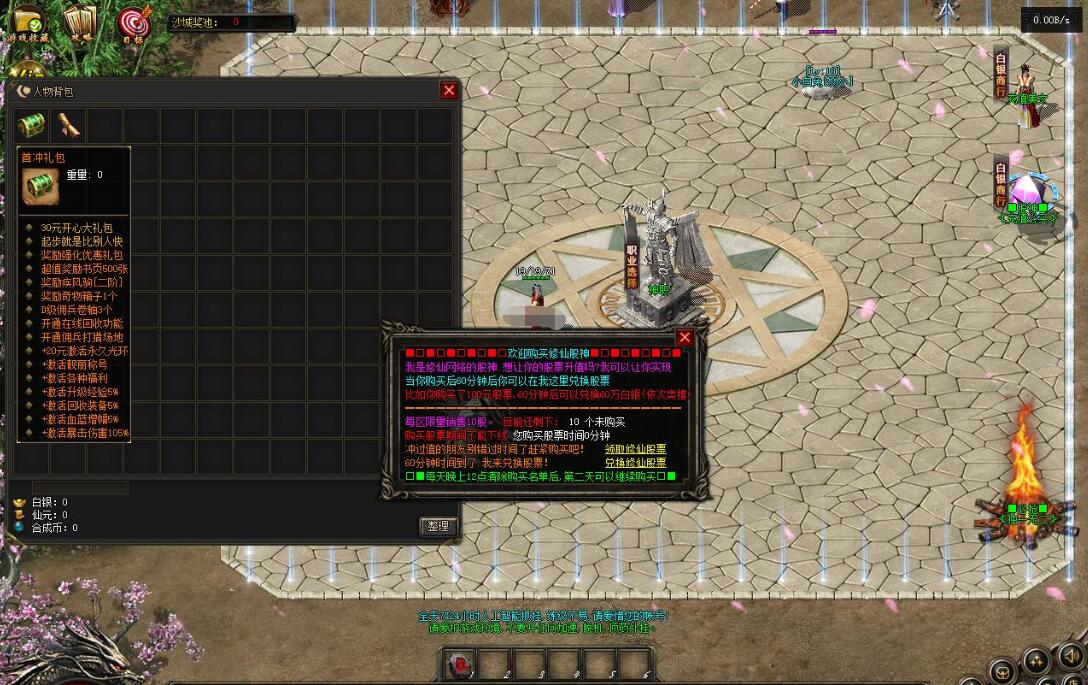The width and height of the screenshot is (1088, 685).
Task: Use the red item in hotbar slot 1
Action: pyautogui.click(x=461, y=664)
